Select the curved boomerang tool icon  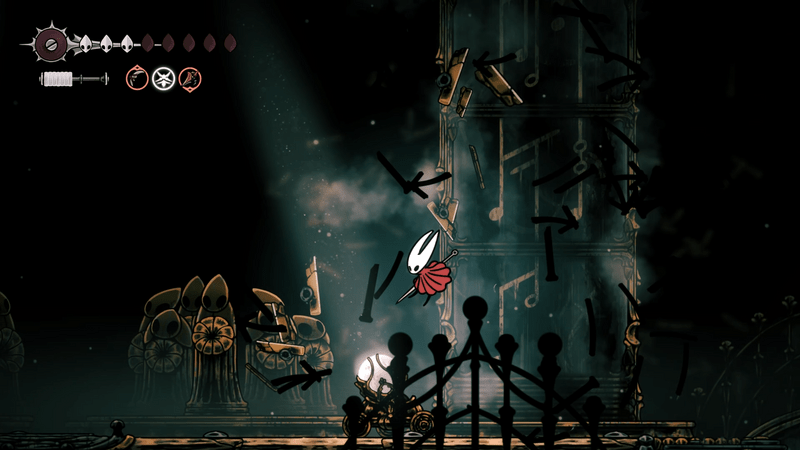137,77
